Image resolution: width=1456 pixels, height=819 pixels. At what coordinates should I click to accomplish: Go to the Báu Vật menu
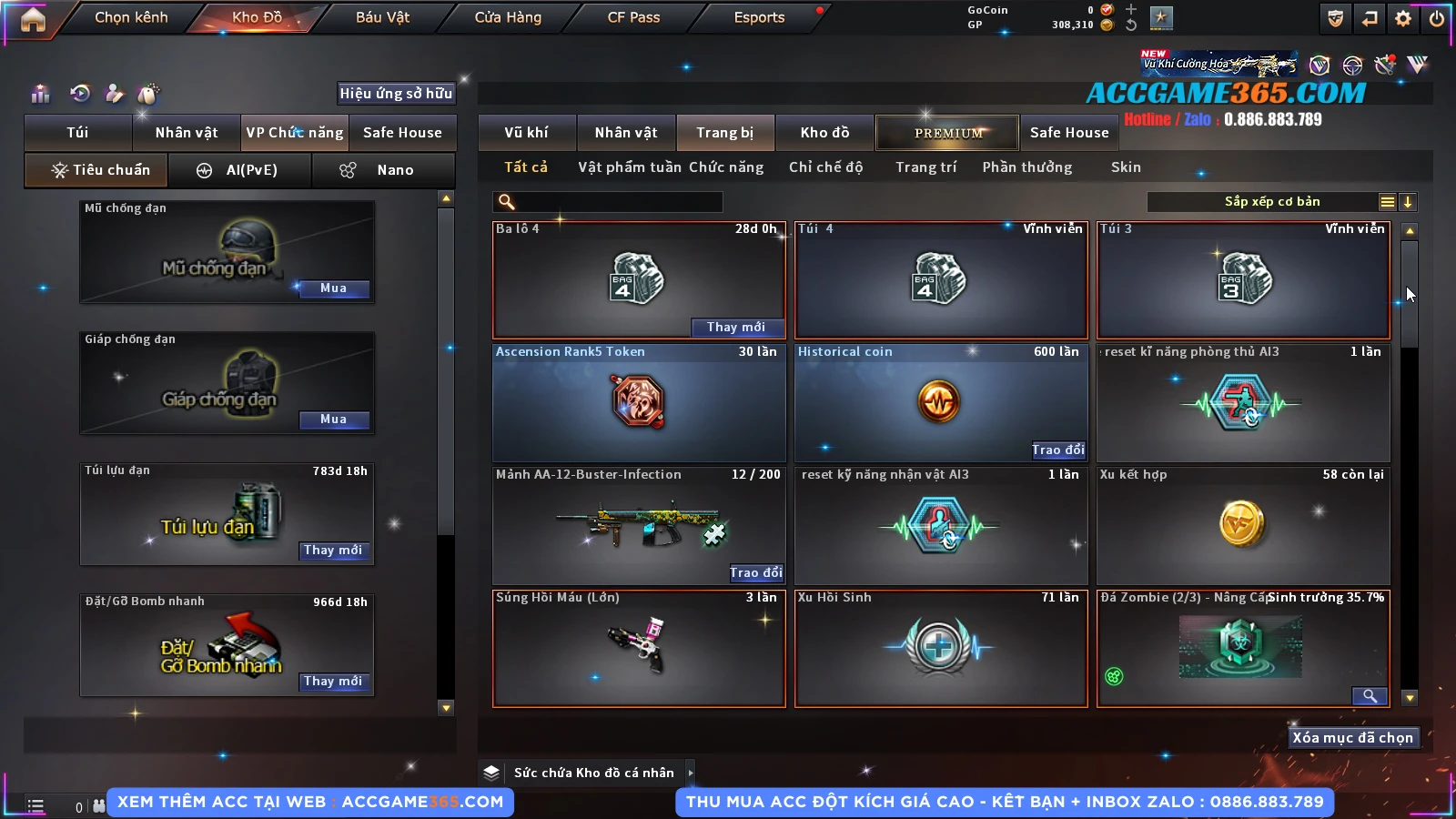[382, 17]
